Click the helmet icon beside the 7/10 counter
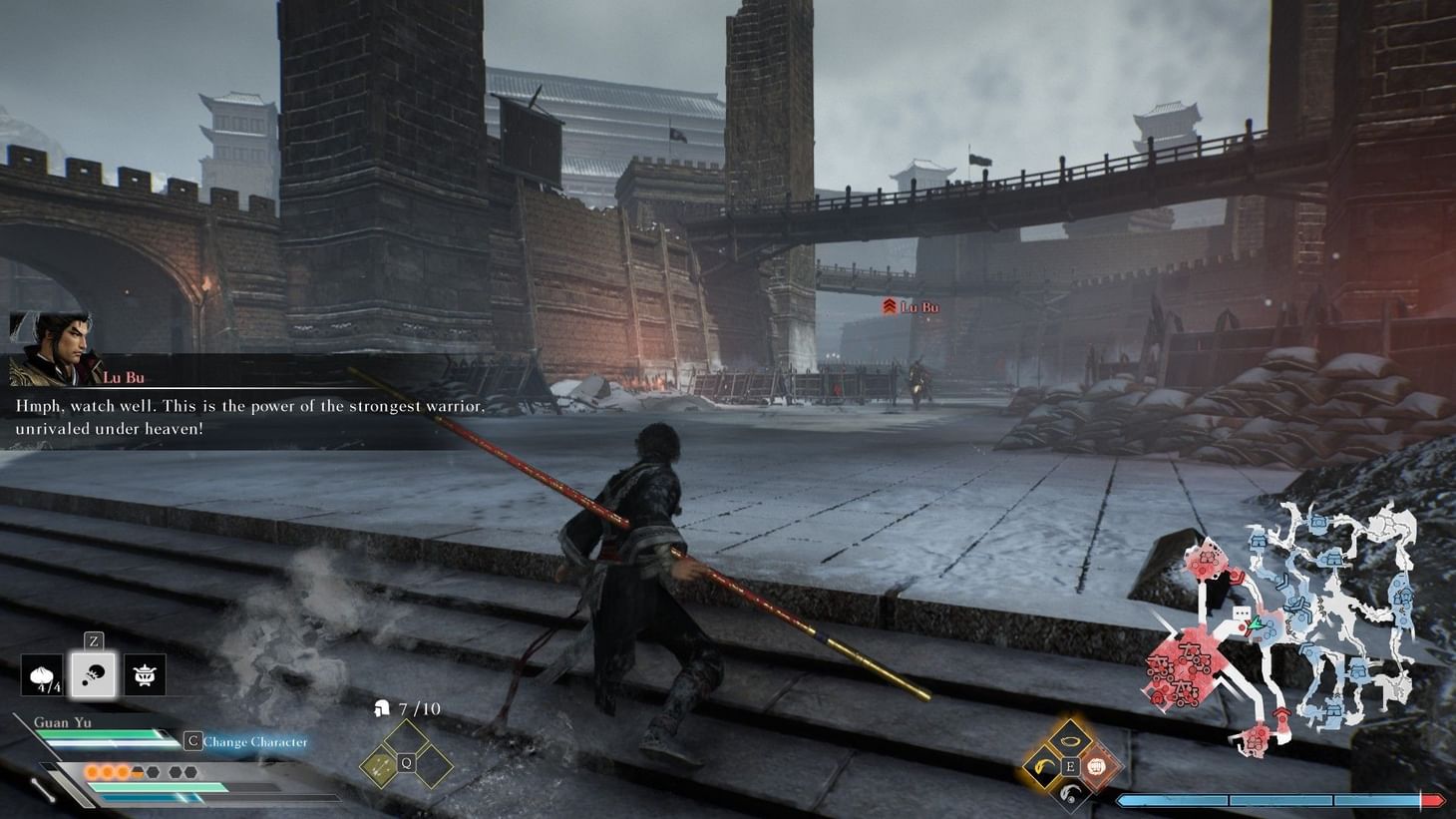This screenshot has width=1456, height=819. (382, 709)
